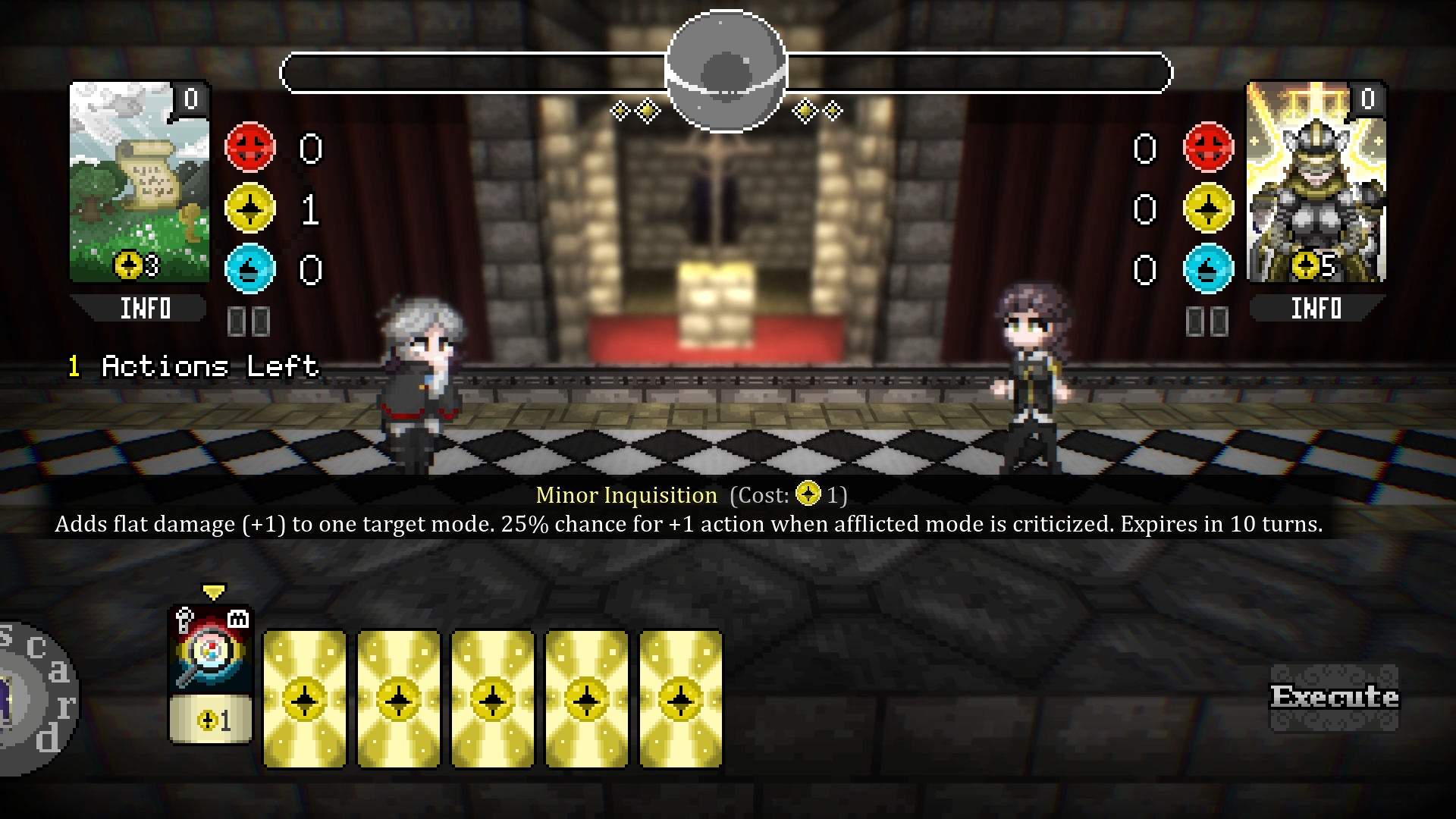Viewport: 1456px width, 819px height.
Task: Target the opponent's red mode icon
Action: [1208, 147]
